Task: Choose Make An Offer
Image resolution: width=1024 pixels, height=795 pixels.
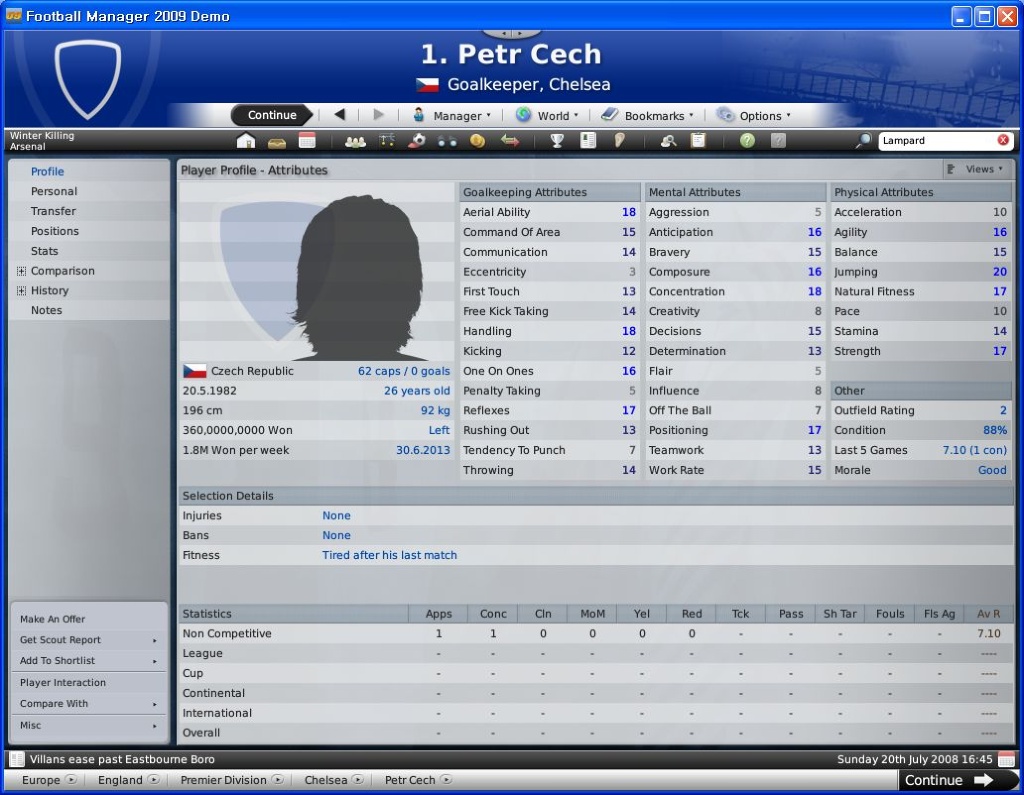Action: click(x=53, y=619)
